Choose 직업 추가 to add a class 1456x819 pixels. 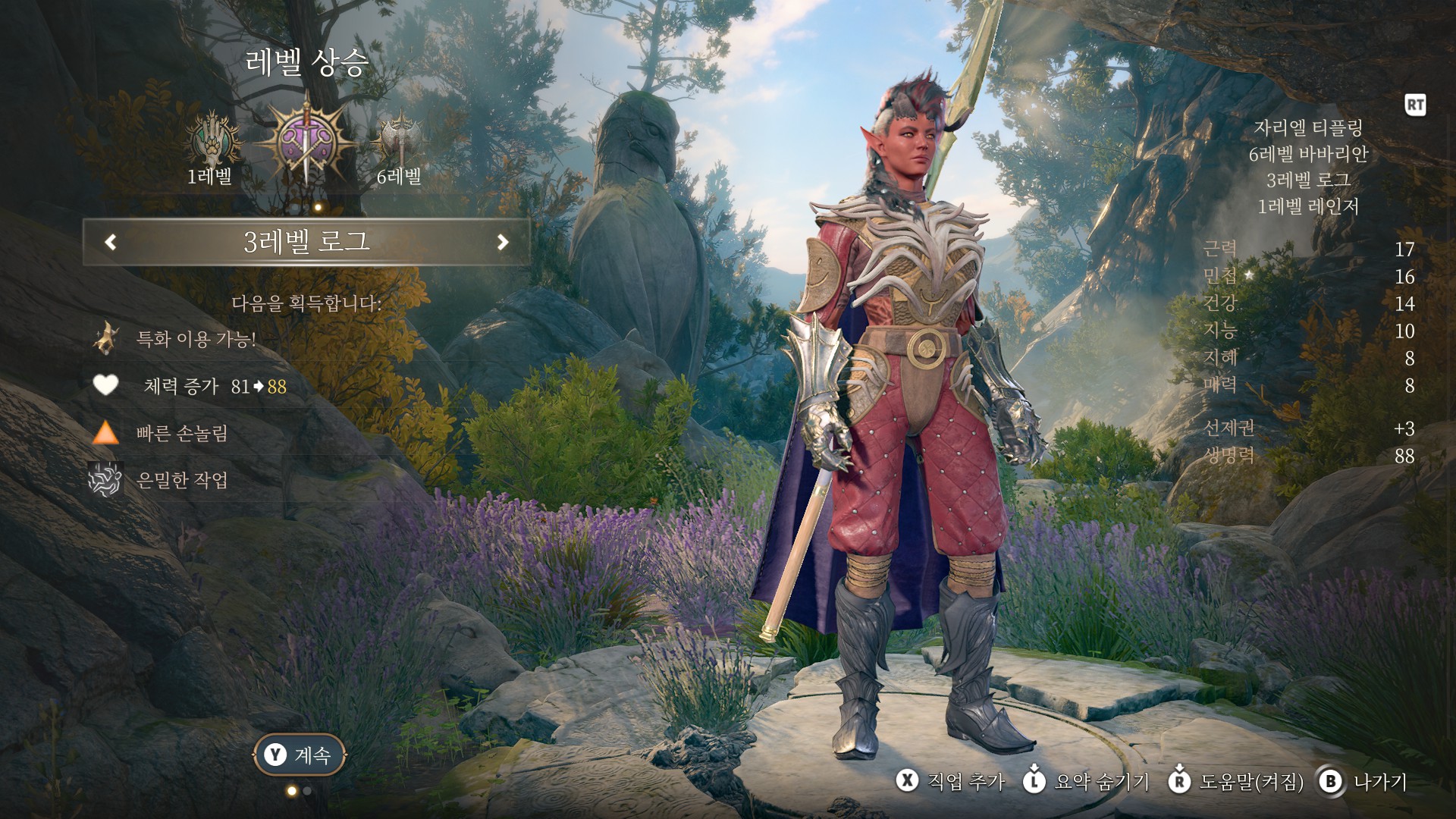point(951,782)
